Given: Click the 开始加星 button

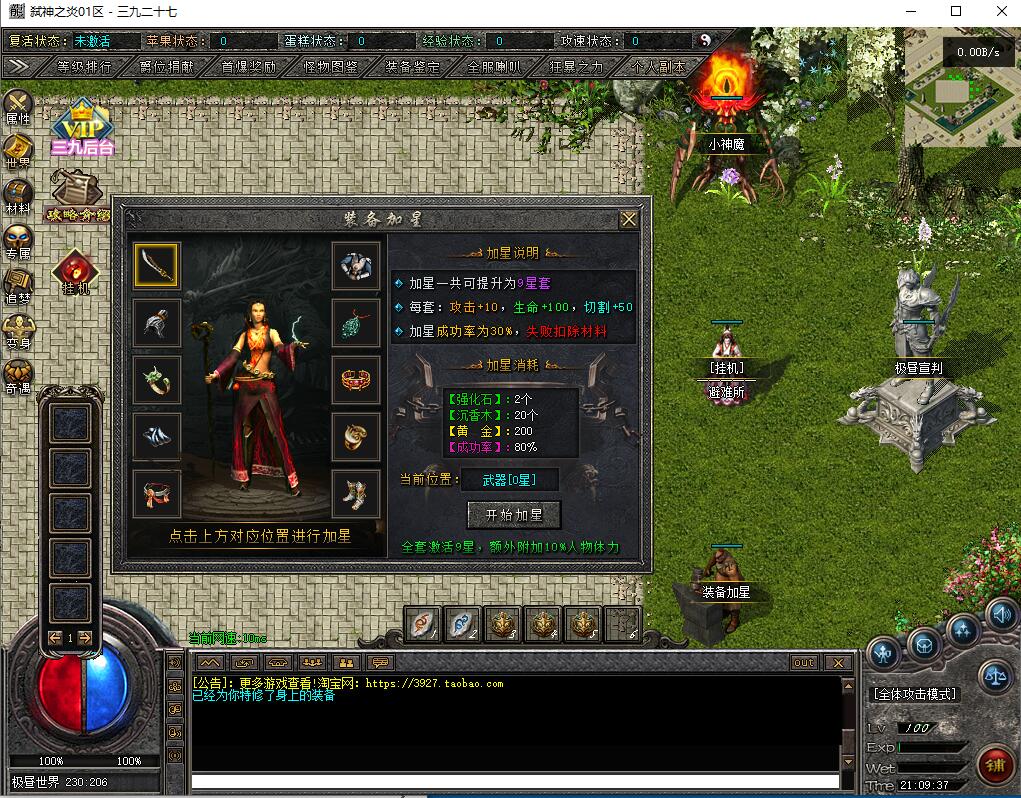Looking at the screenshot, I should 514,515.
